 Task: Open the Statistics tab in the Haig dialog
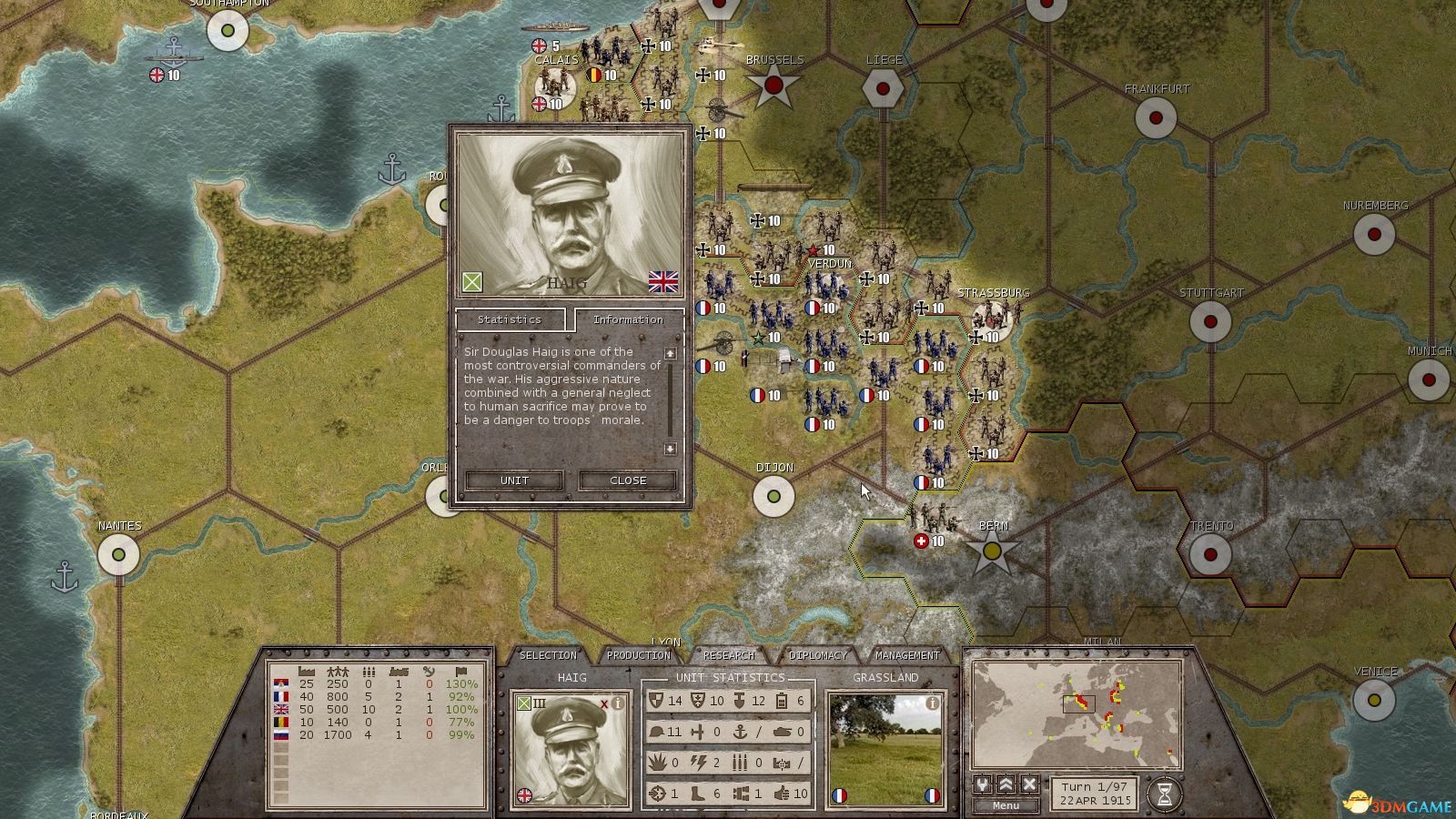[510, 320]
